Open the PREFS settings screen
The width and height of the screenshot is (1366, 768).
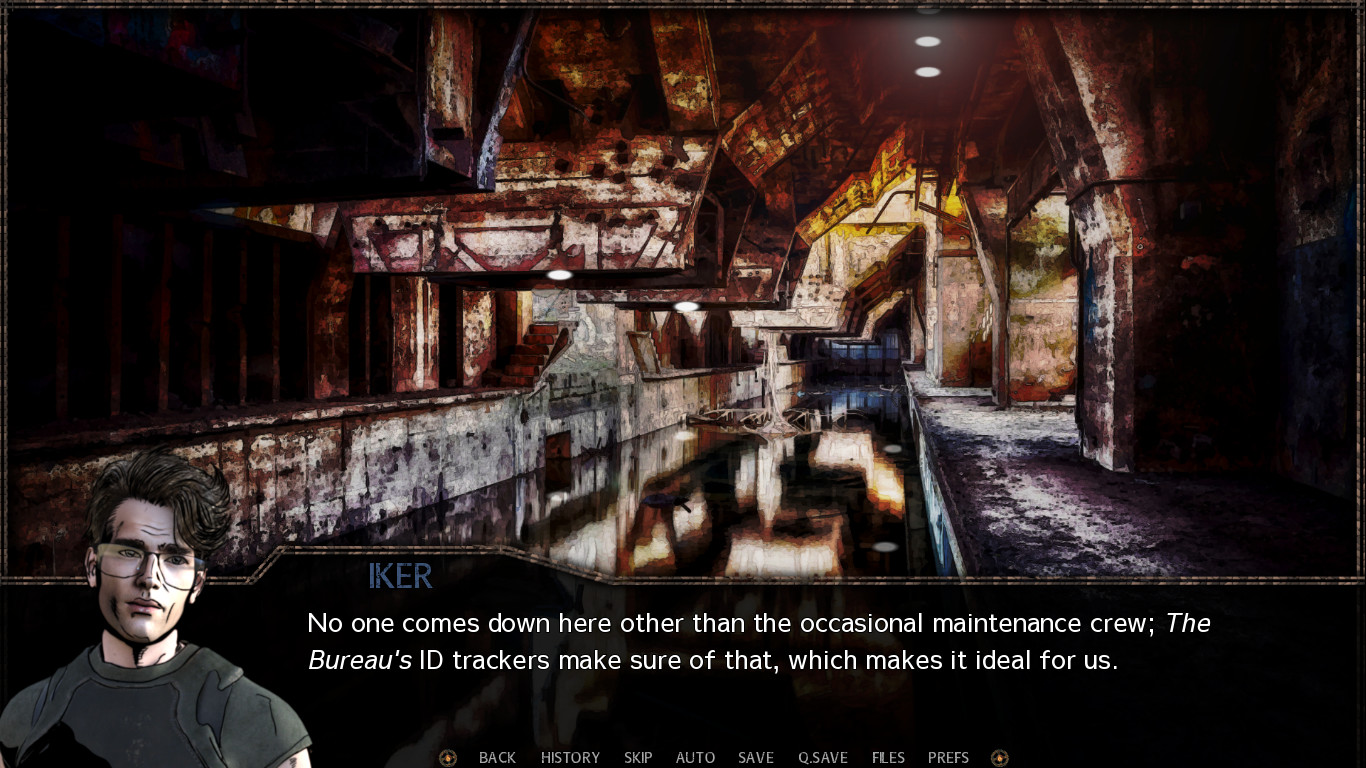pos(948,757)
